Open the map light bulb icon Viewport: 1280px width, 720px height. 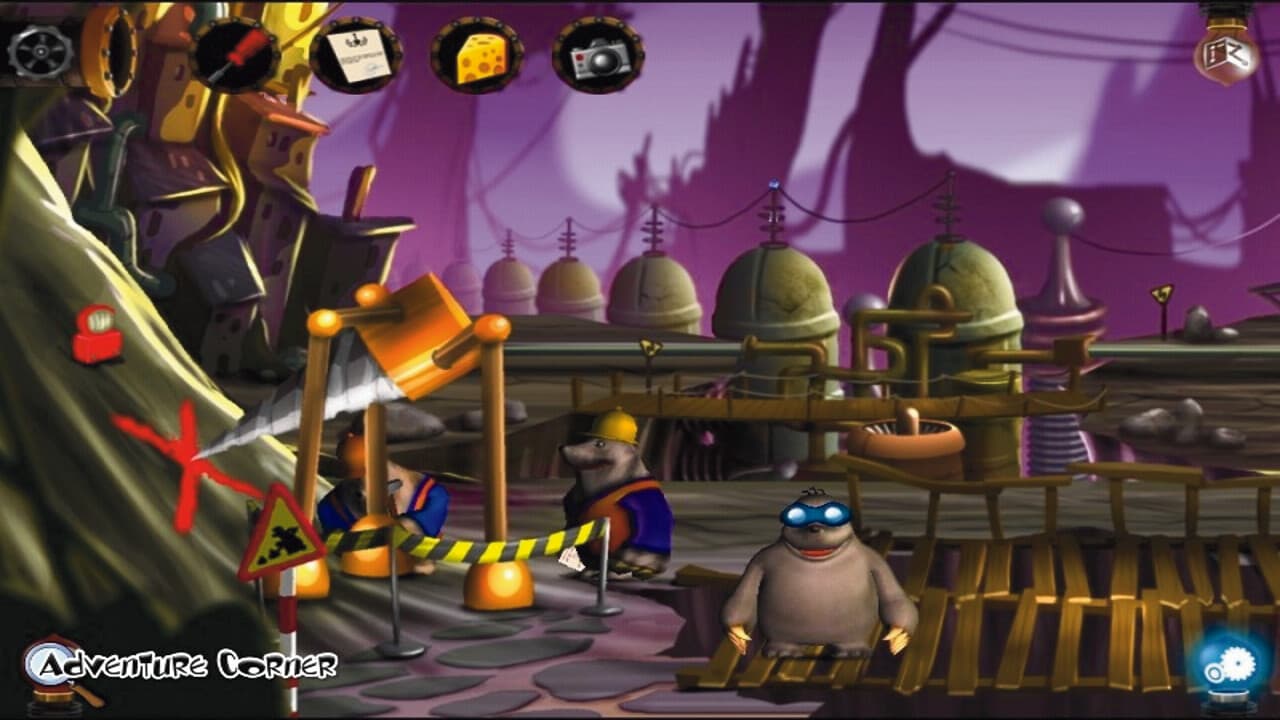pos(1225,50)
